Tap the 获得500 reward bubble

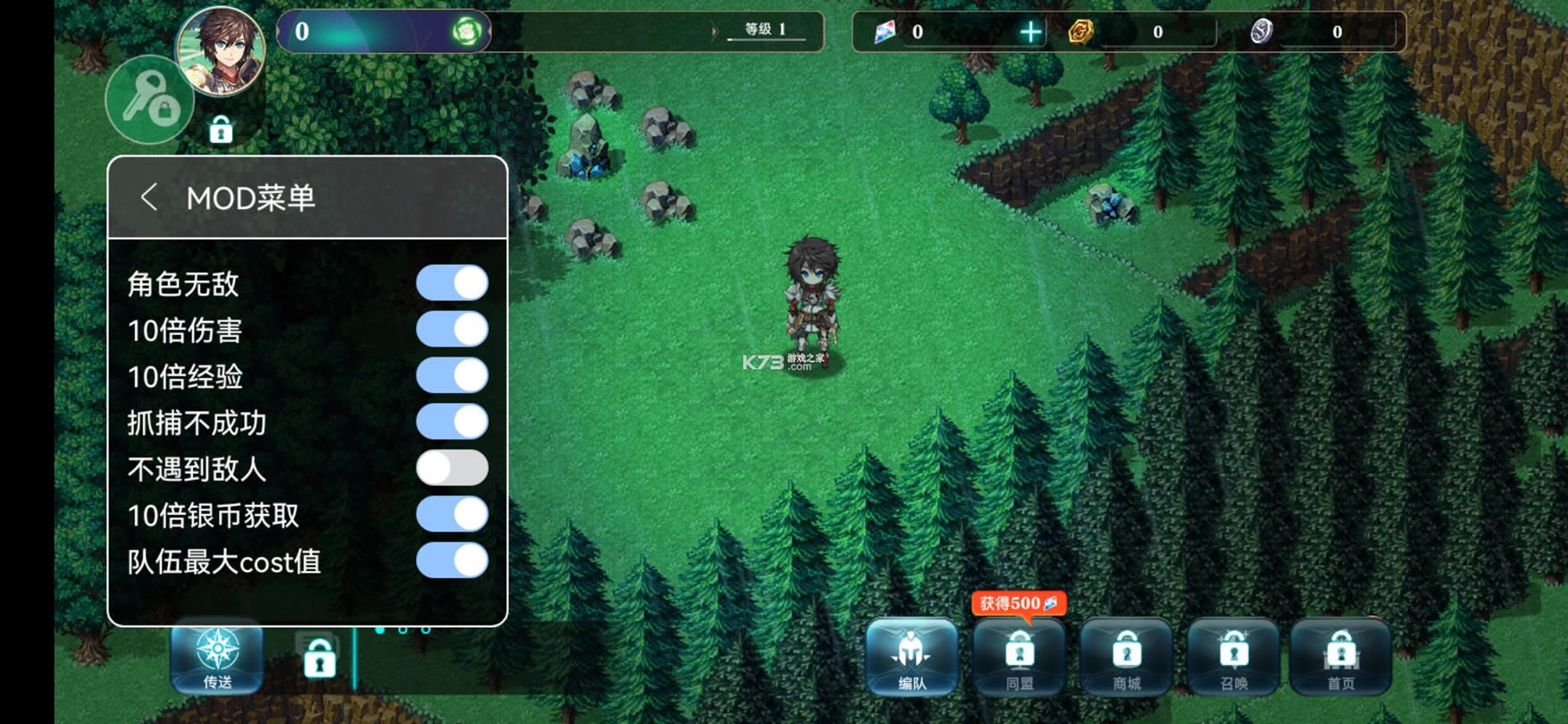coord(1019,603)
